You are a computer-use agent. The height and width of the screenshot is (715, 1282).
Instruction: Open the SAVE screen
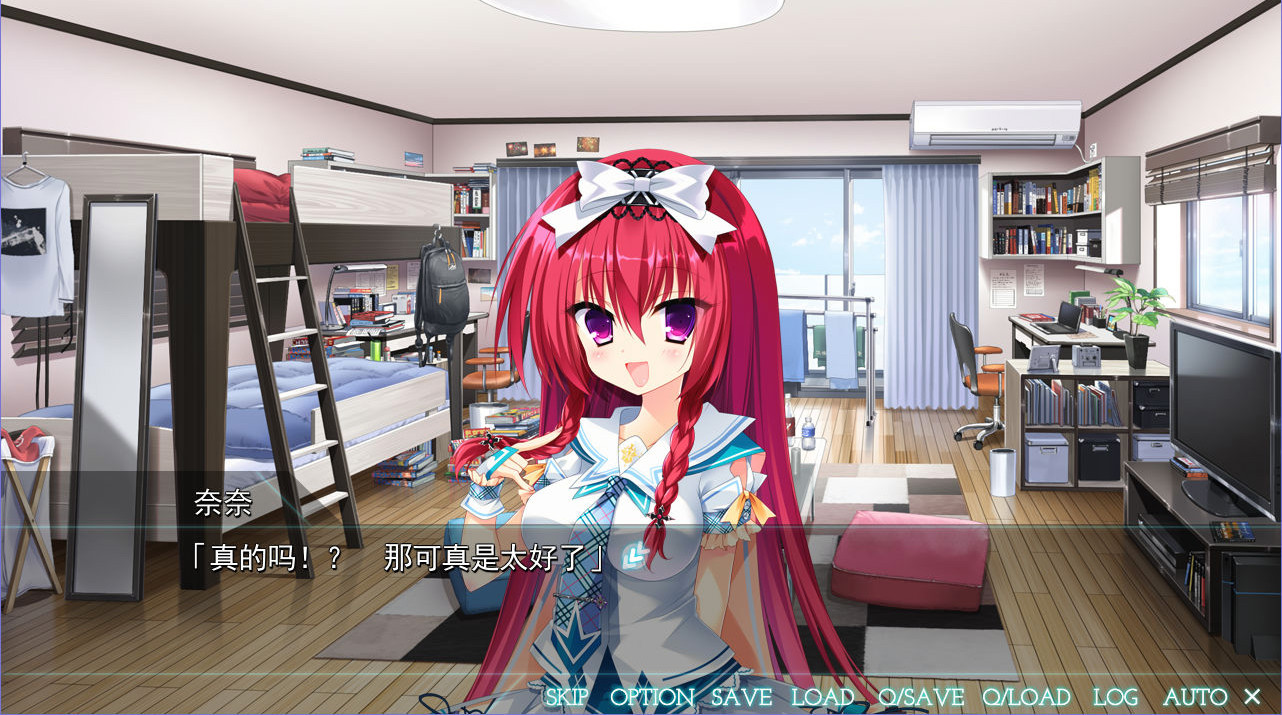pos(741,697)
